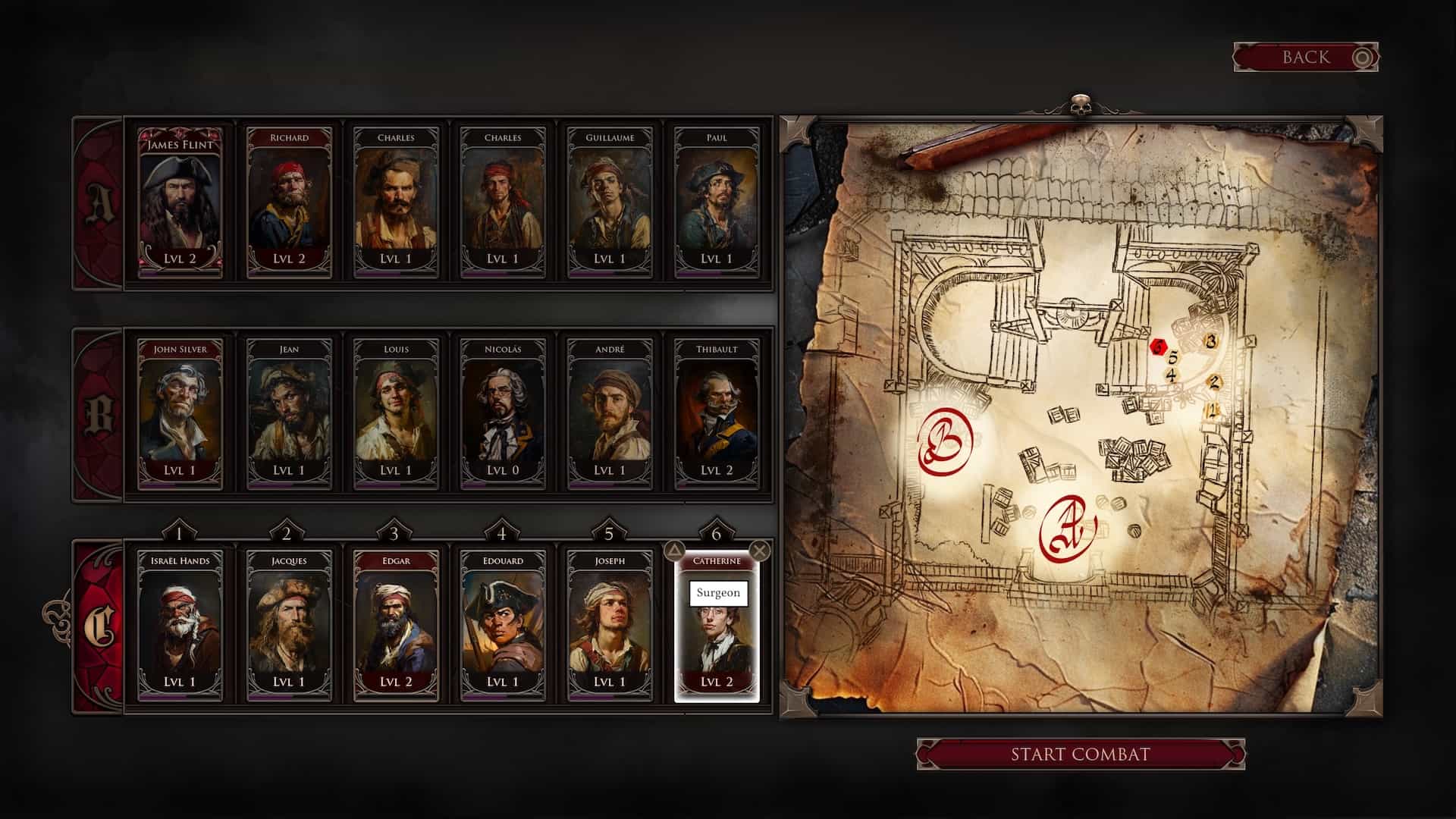This screenshot has height=819, width=1456.
Task: Remove Catherine with the X button
Action: coord(759,551)
